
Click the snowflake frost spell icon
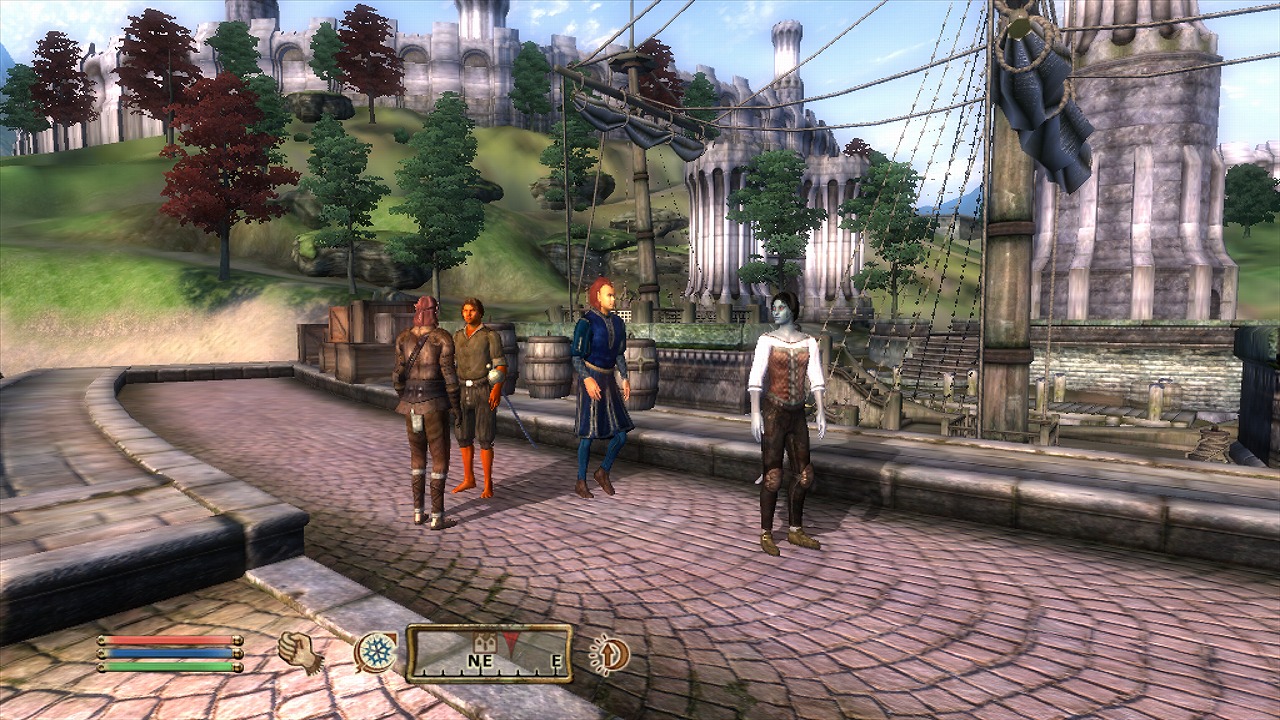coord(377,652)
